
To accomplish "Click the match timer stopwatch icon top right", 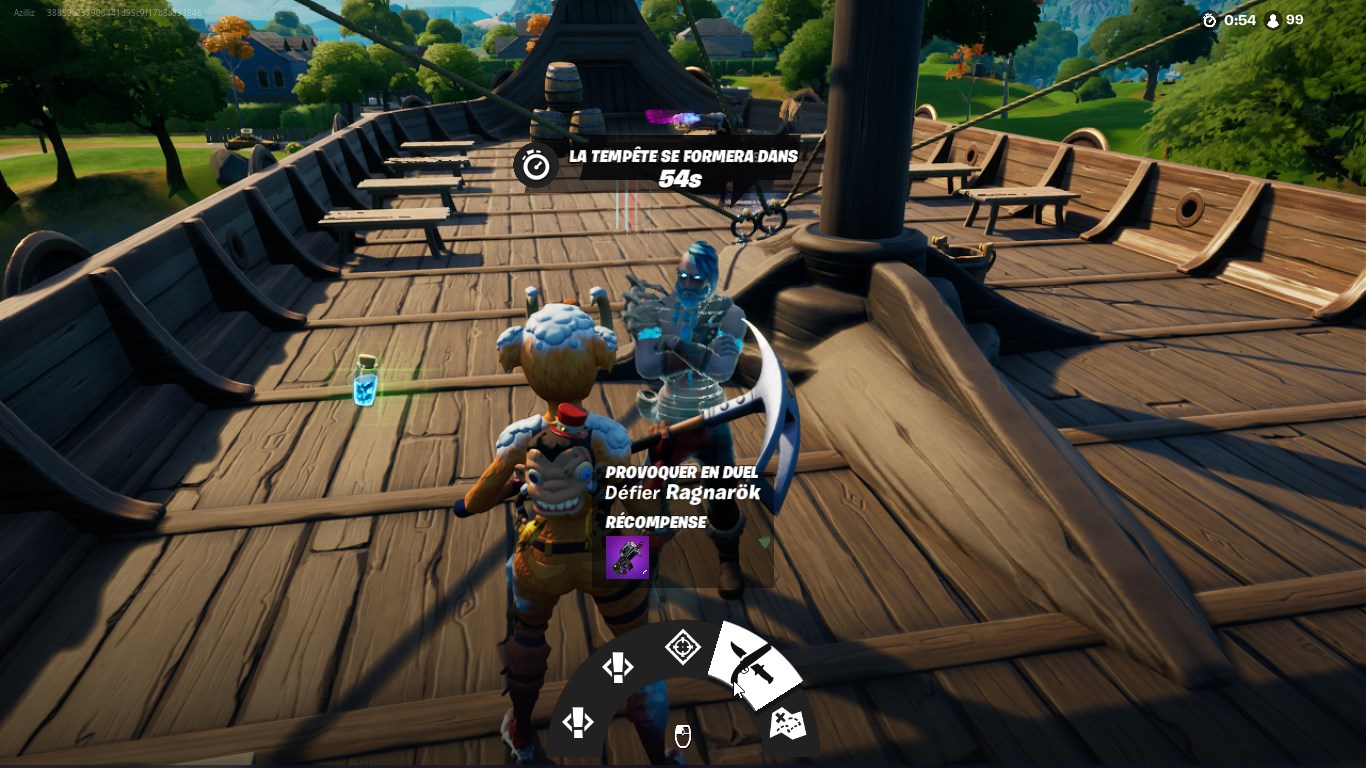I will [x=1208, y=19].
